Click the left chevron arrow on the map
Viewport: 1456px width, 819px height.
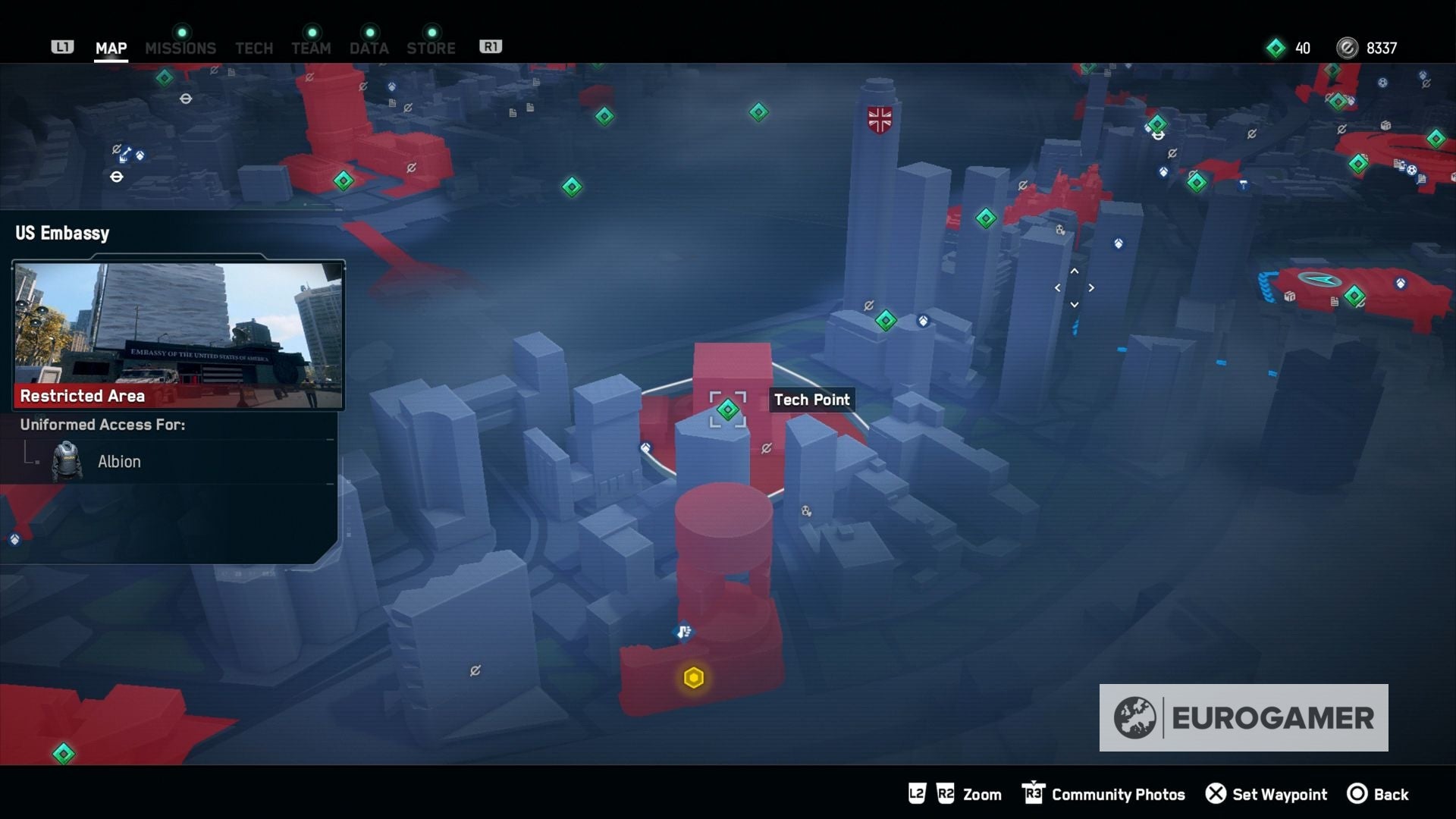[1057, 287]
